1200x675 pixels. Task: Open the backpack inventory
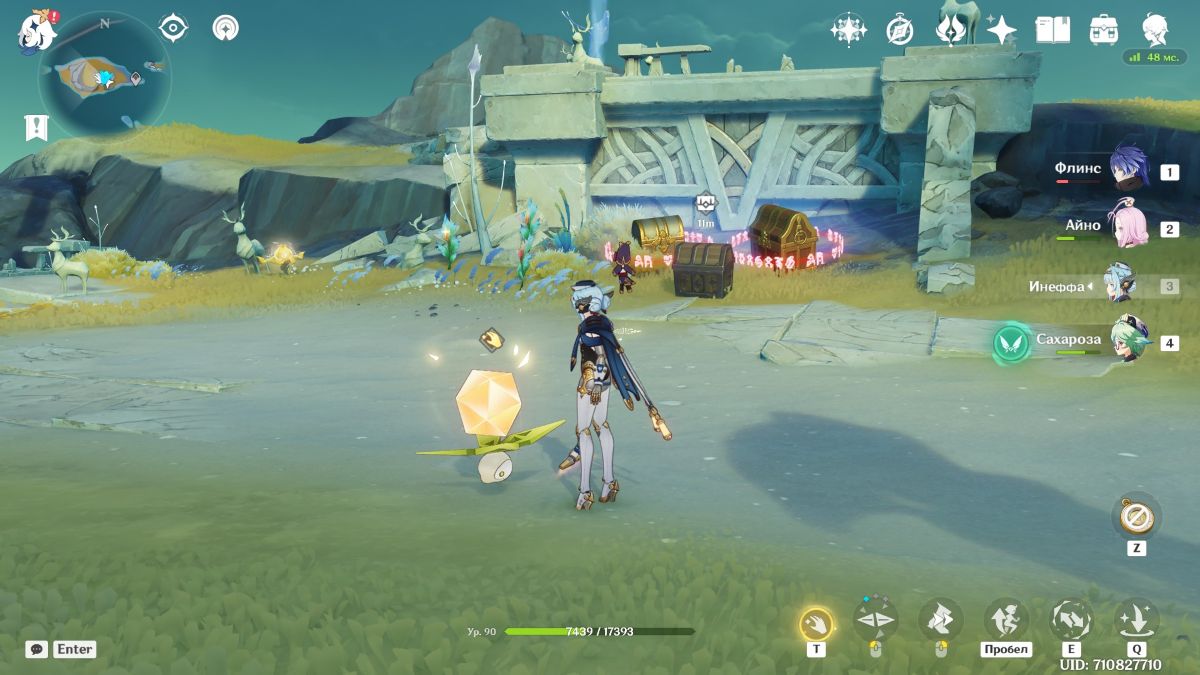pos(1104,29)
